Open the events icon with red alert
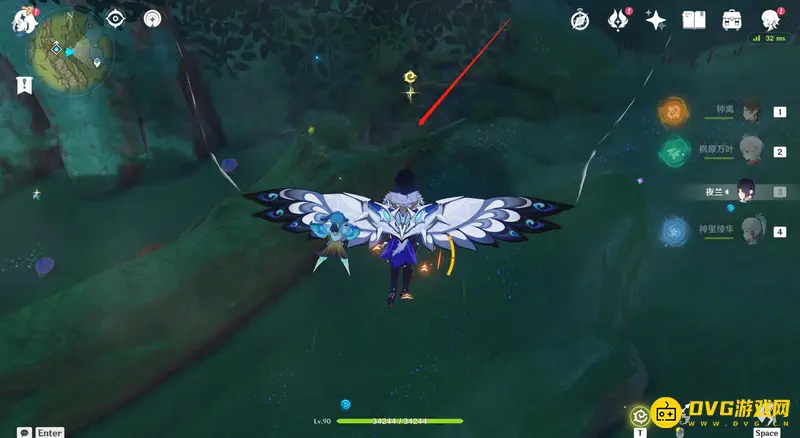 [620, 20]
